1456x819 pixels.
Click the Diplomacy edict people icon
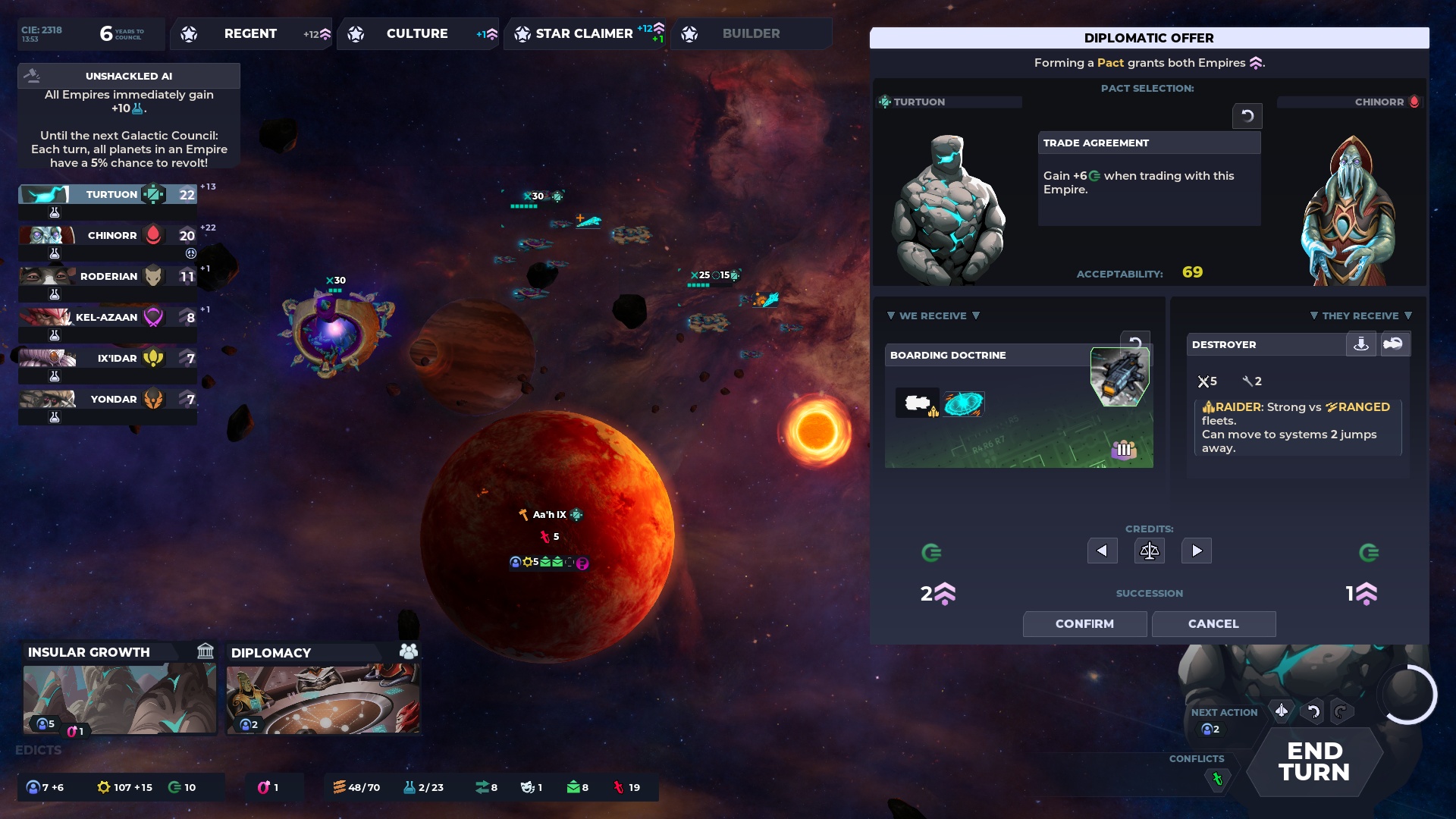[x=408, y=651]
